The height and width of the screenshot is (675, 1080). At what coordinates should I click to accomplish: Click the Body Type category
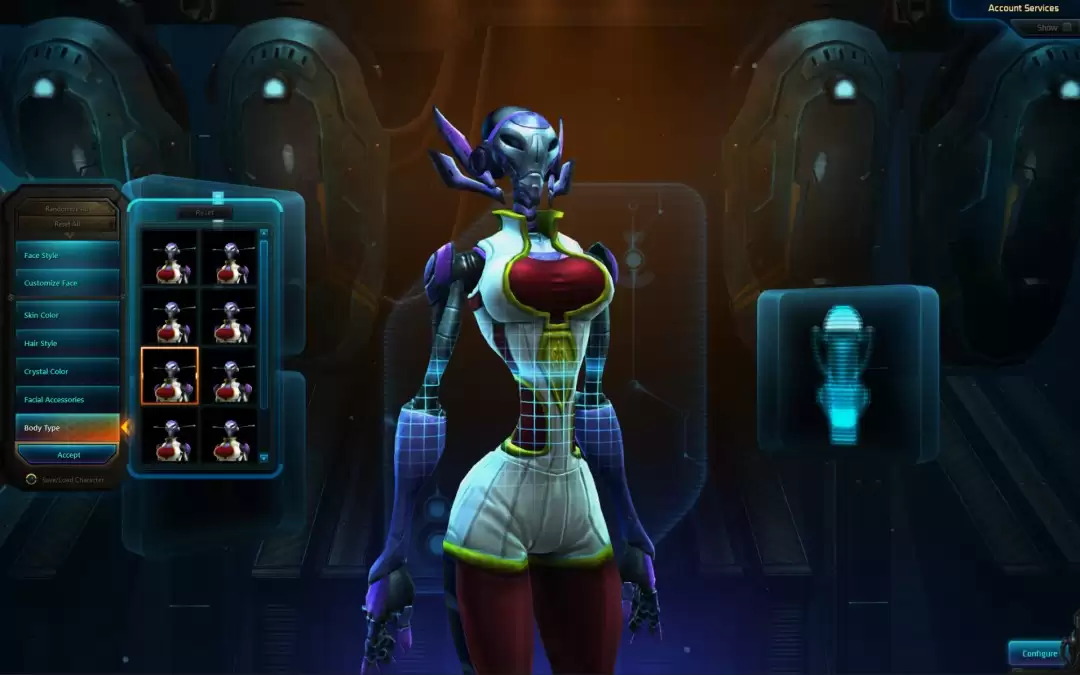tap(68, 427)
